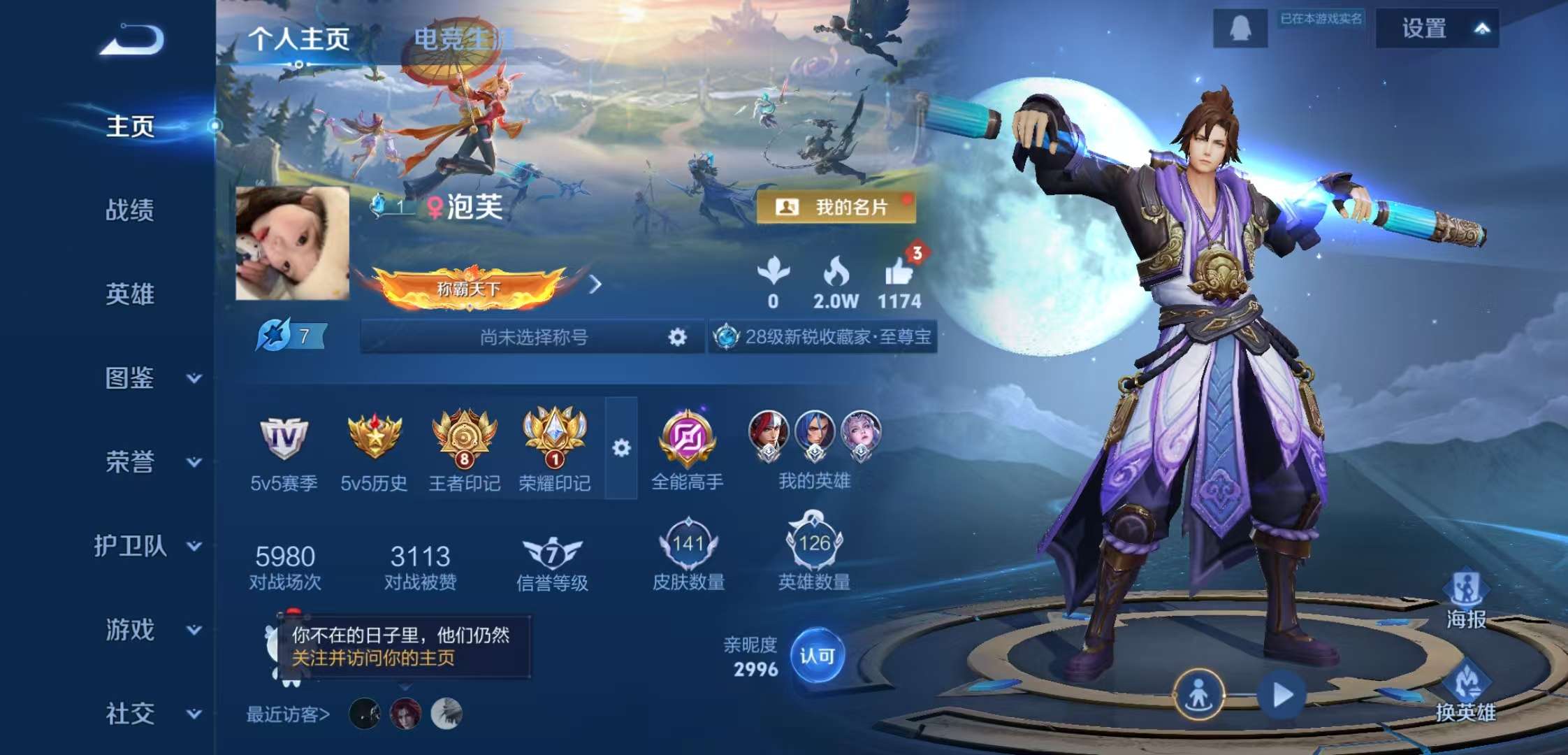The image size is (1568, 755).
Task: Click the player avatar photo
Action: coord(292,243)
